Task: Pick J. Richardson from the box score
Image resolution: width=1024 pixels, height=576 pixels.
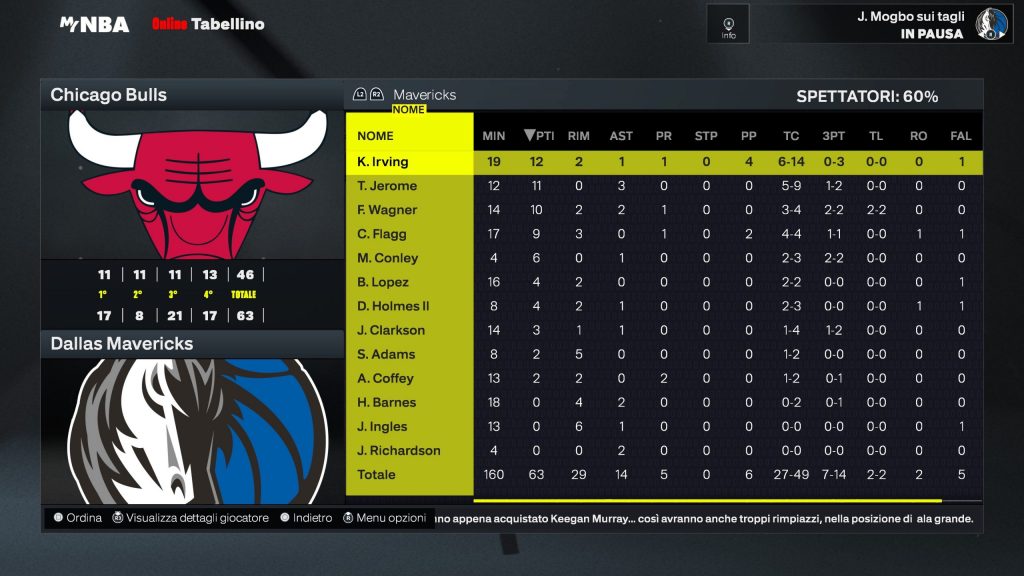Action: pos(399,450)
